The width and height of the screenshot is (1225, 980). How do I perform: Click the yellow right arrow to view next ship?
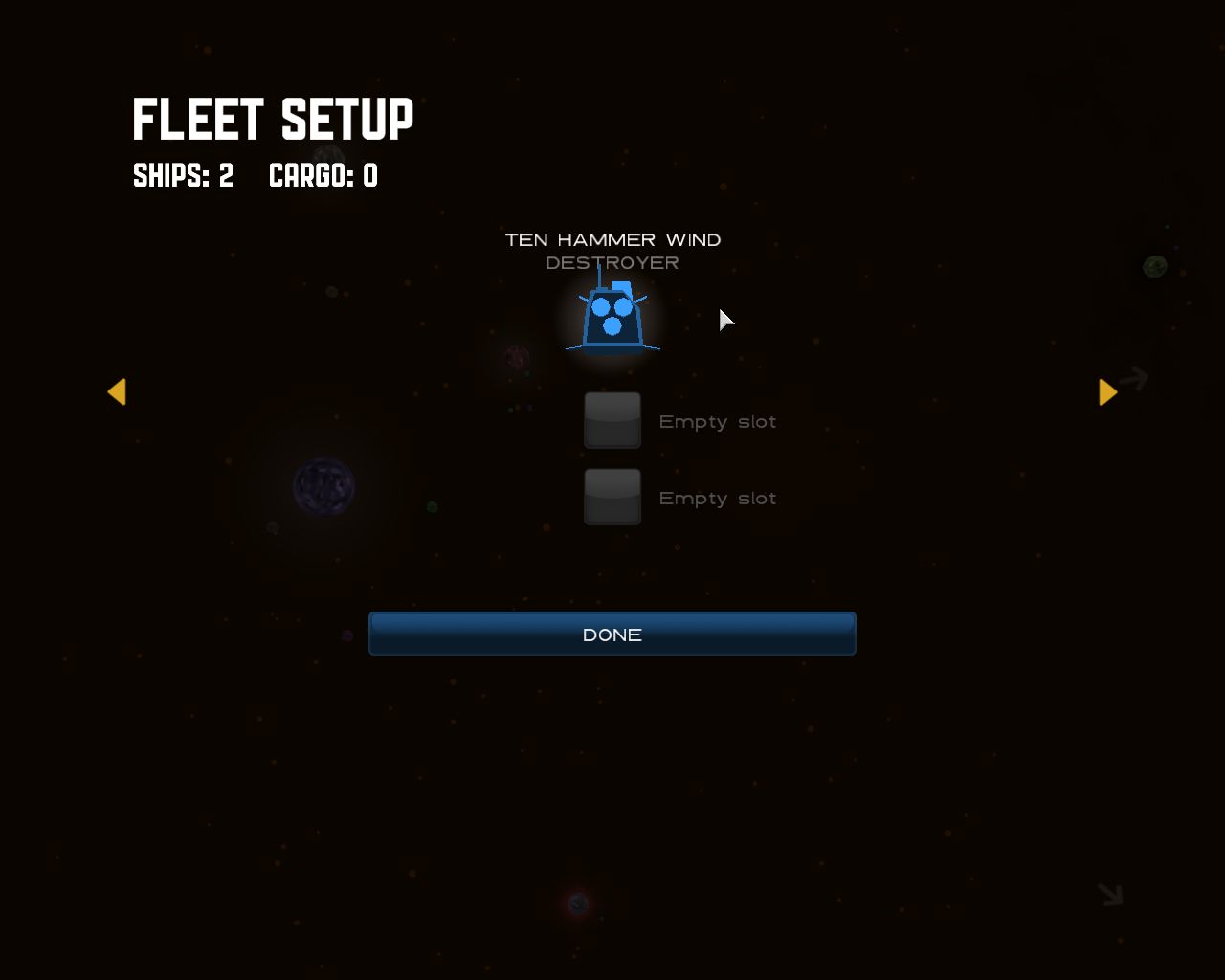(1107, 390)
